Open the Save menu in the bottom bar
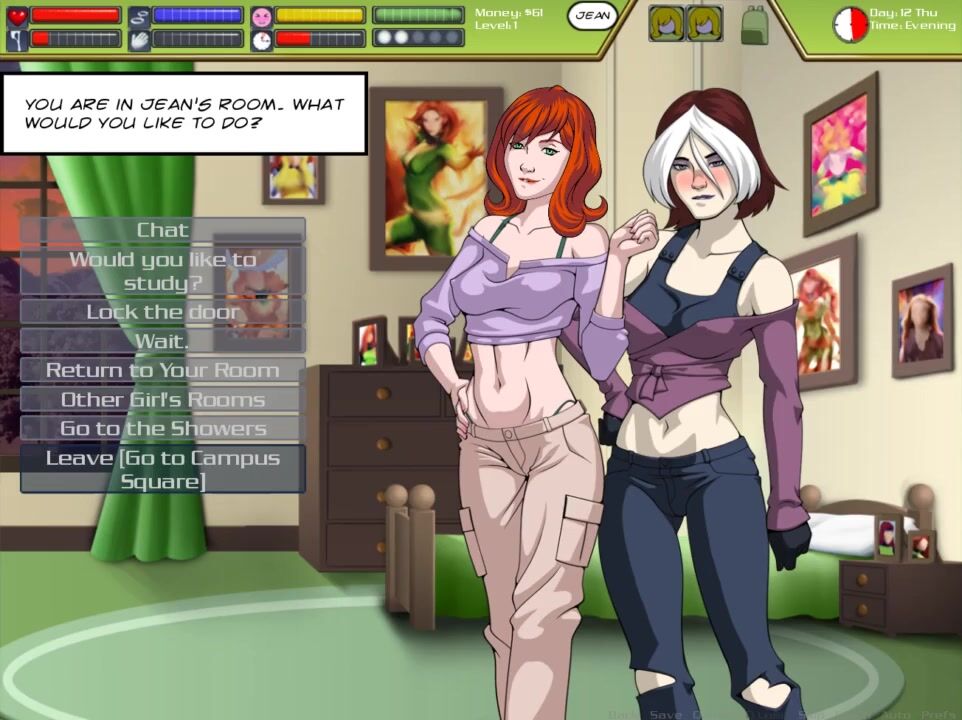 click(x=665, y=714)
